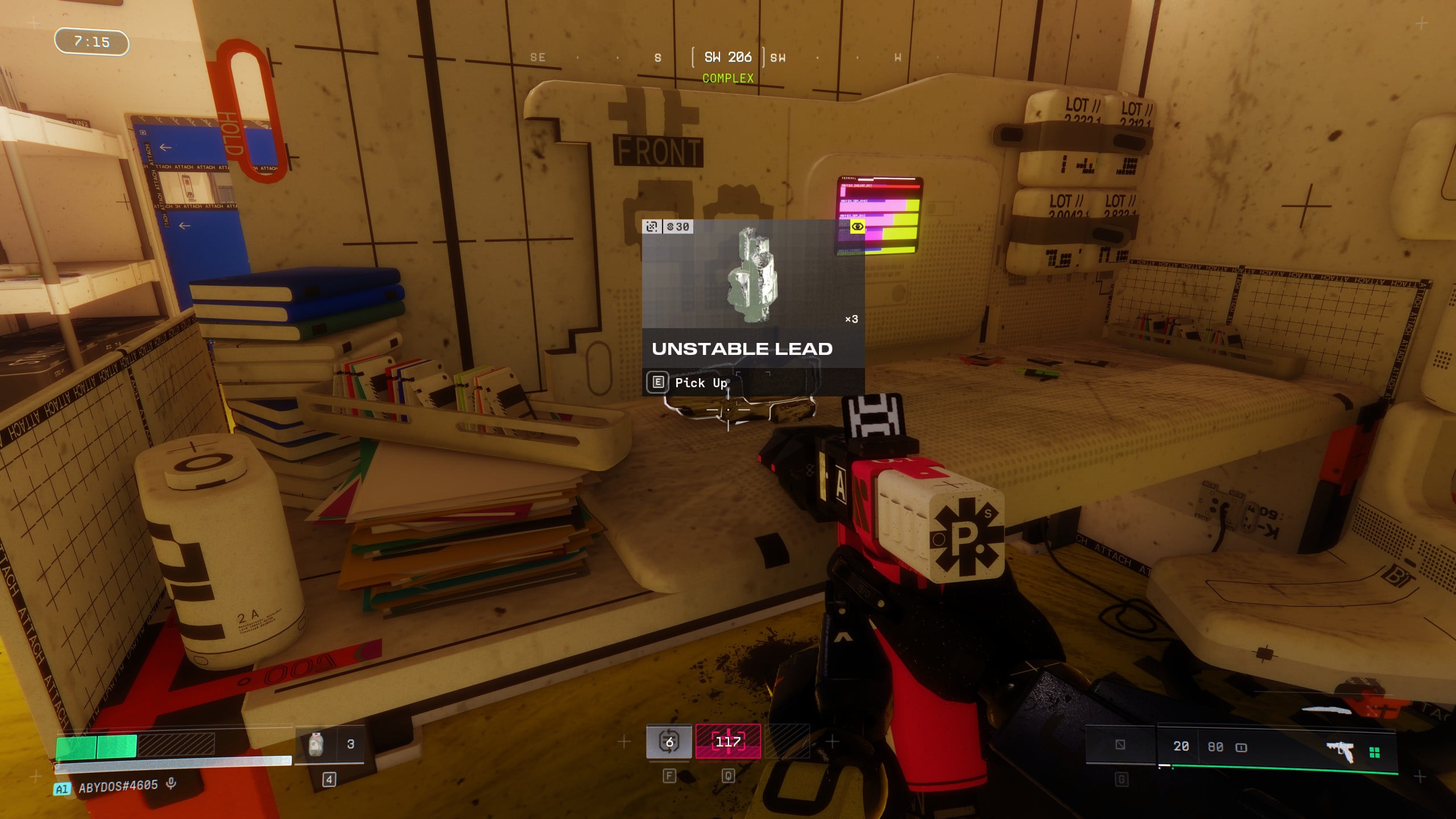Use the consumable slot holding 3 items
Viewport: 1456px width, 819px height.
(330, 744)
